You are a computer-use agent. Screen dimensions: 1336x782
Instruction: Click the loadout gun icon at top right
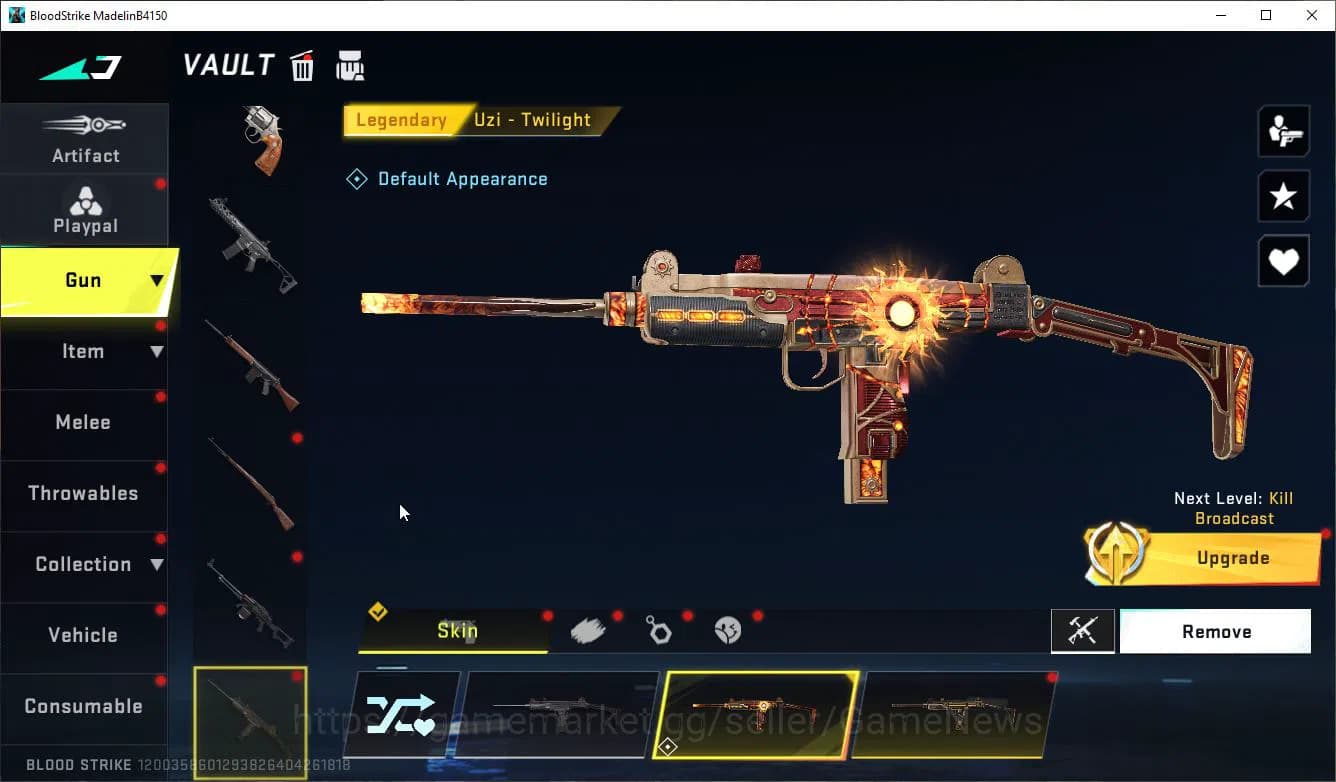pyautogui.click(x=1283, y=130)
